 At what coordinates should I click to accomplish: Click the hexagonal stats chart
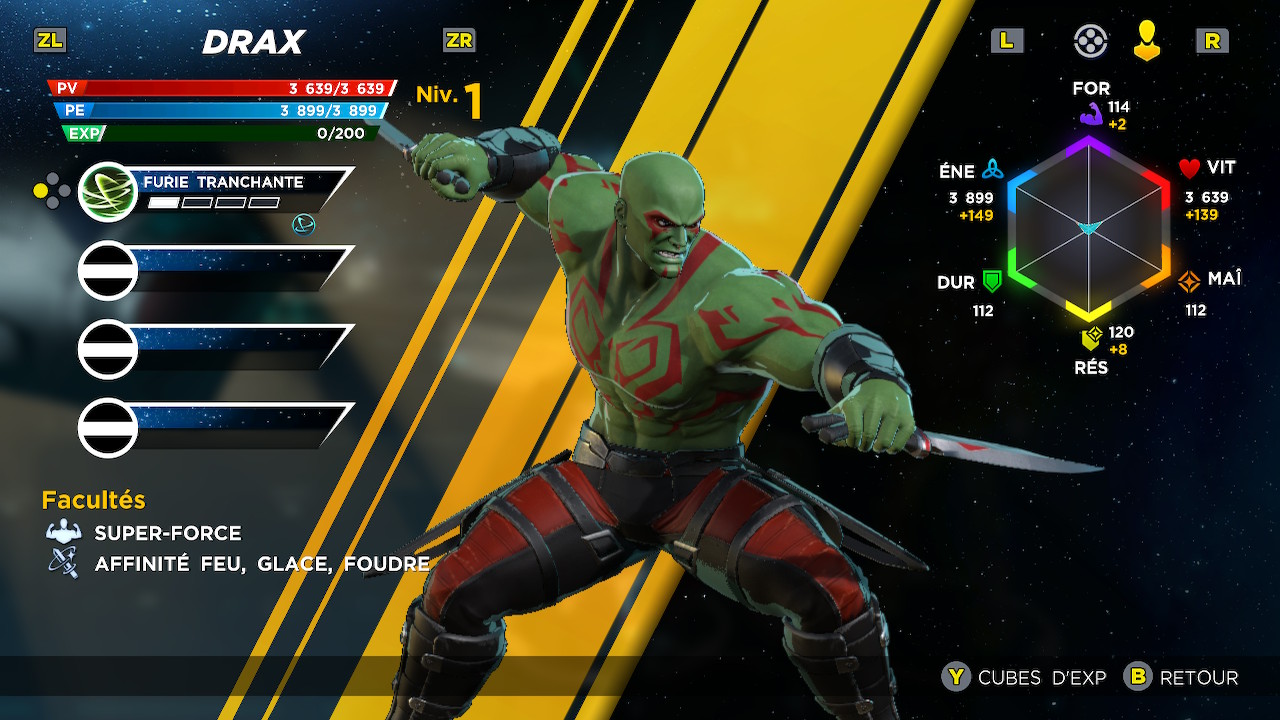[1089, 228]
